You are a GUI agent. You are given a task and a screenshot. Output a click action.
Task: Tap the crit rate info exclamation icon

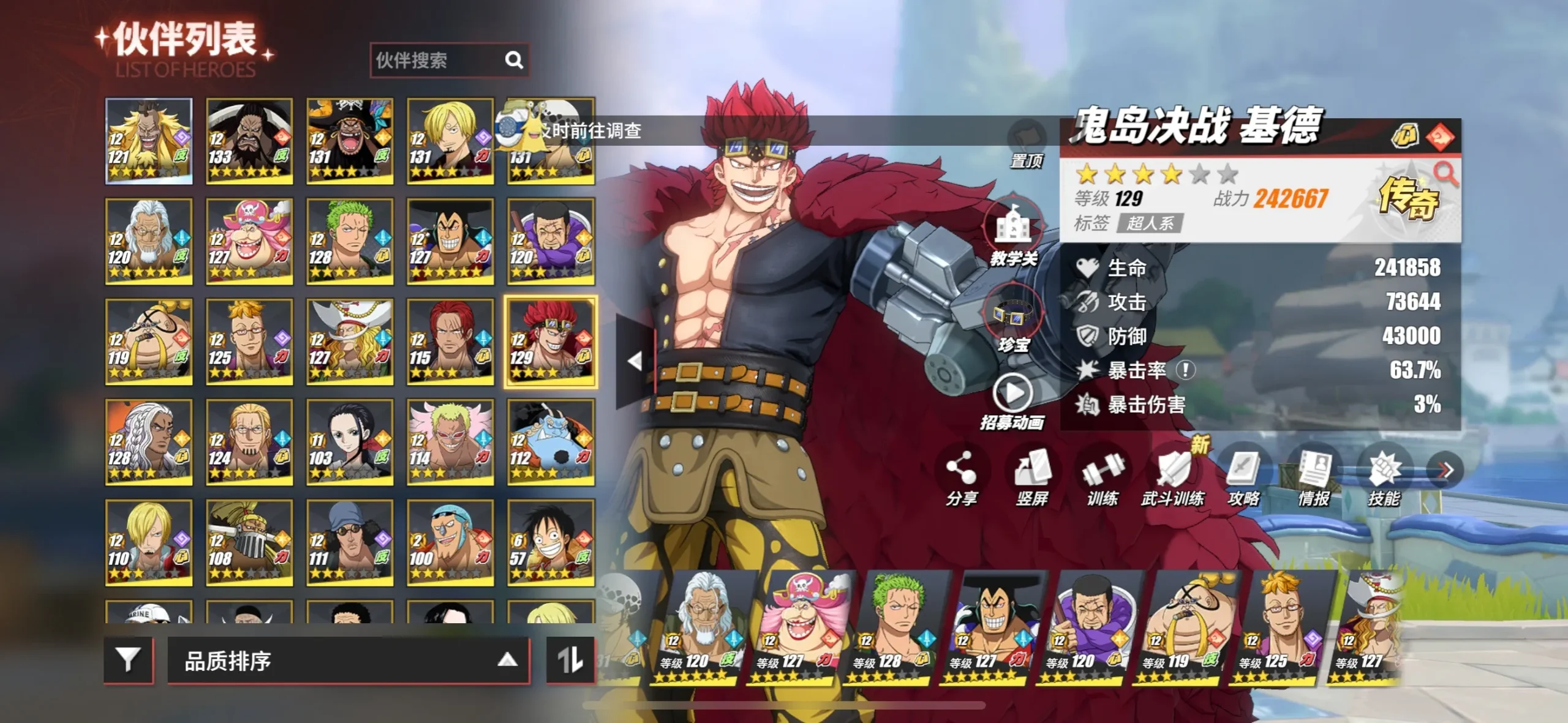pos(1186,370)
